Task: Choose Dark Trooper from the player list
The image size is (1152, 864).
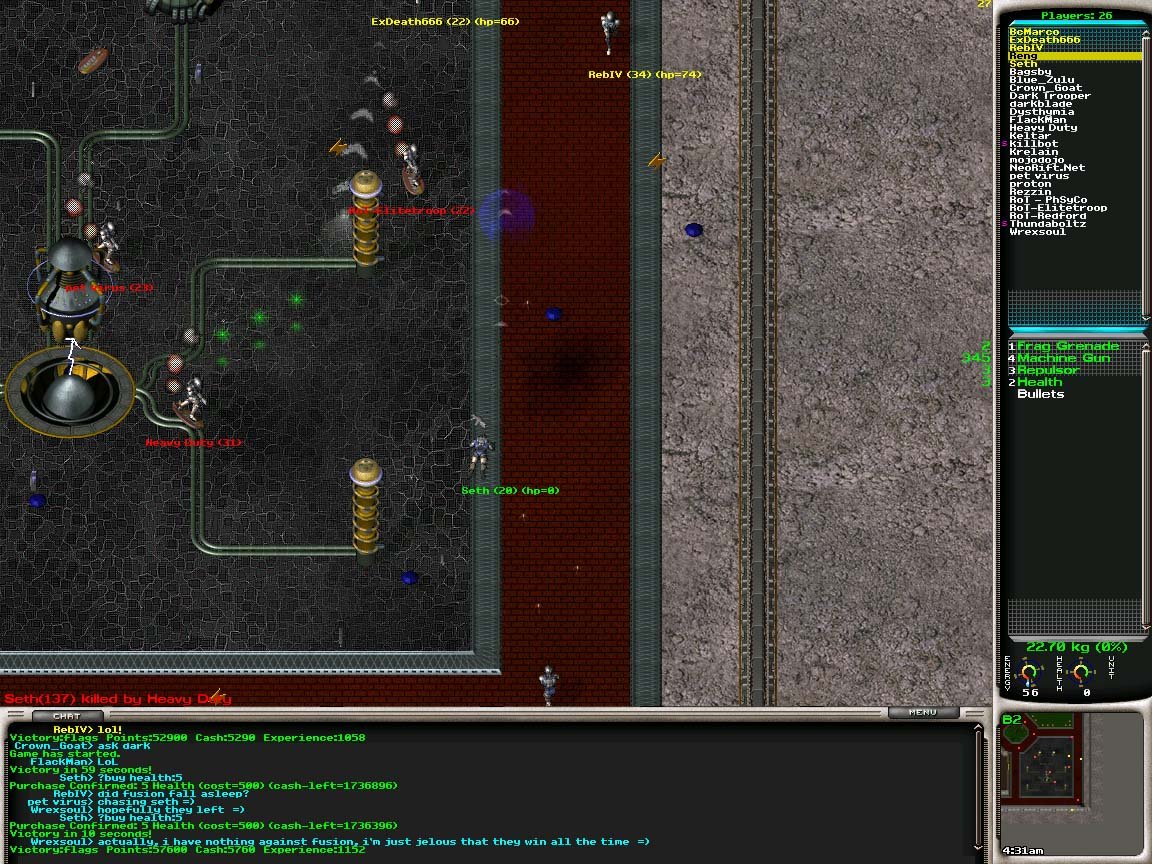Action: pyautogui.click(x=1049, y=96)
